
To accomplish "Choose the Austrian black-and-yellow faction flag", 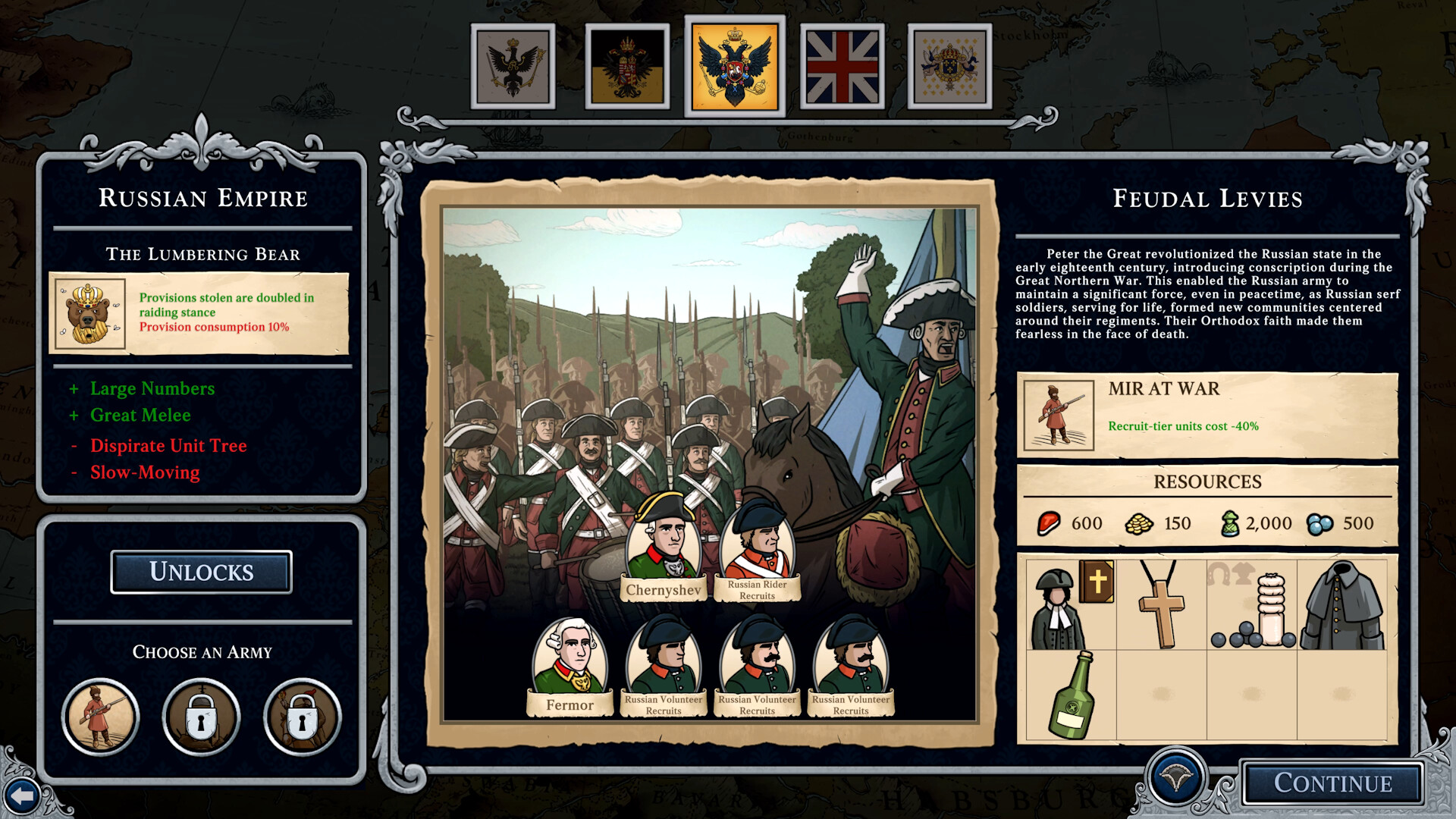I will [627, 67].
